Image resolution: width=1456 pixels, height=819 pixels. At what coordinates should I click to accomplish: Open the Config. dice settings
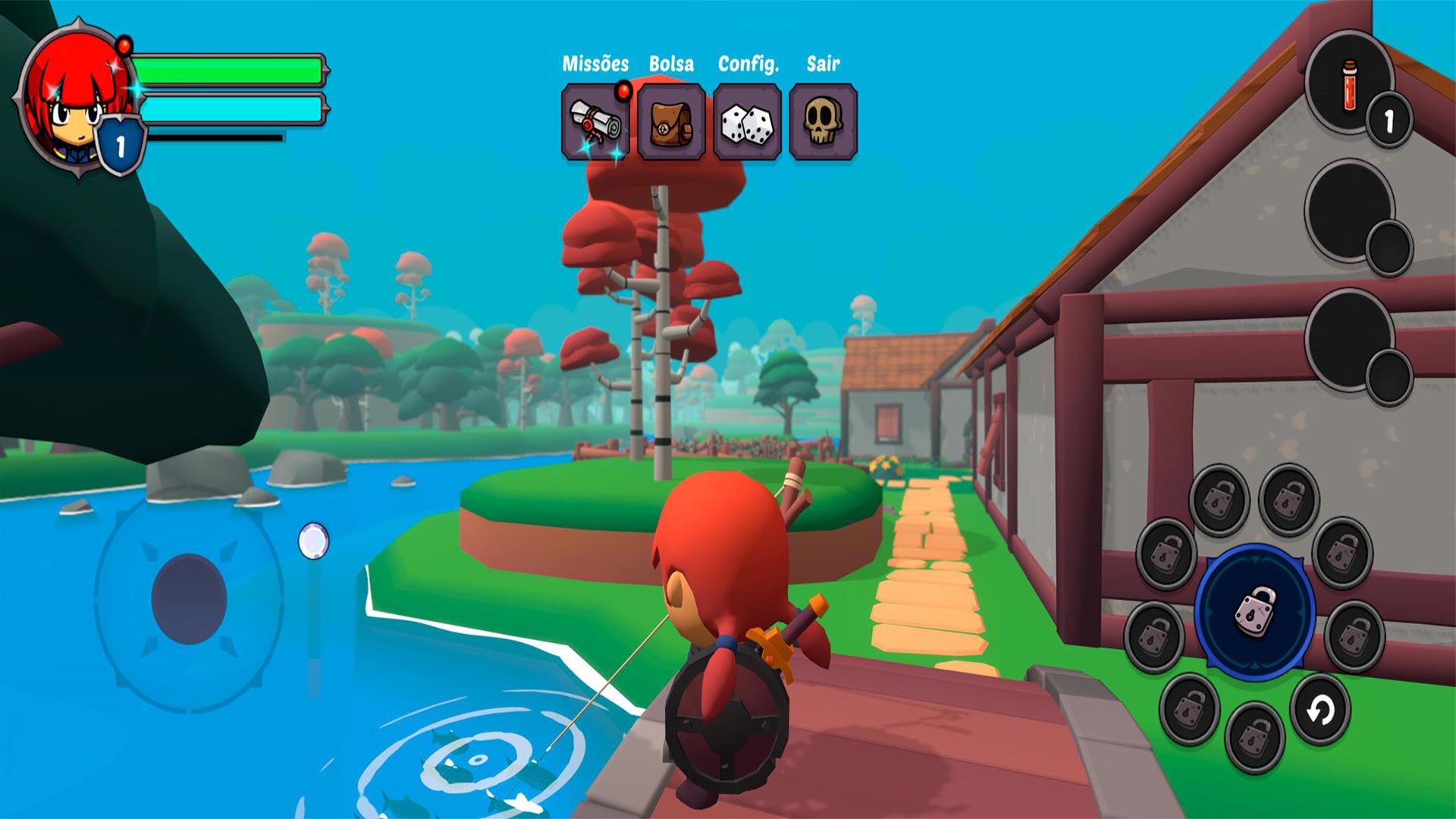coord(747,122)
